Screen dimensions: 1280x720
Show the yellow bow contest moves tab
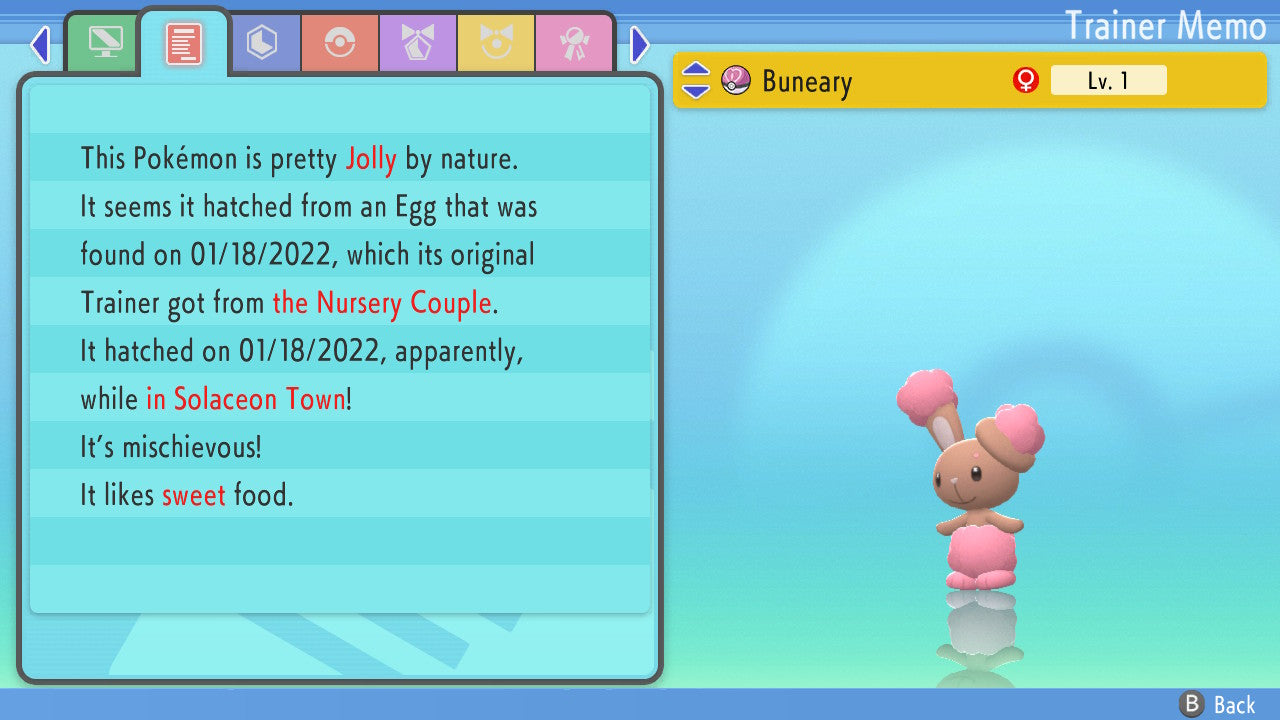(496, 44)
